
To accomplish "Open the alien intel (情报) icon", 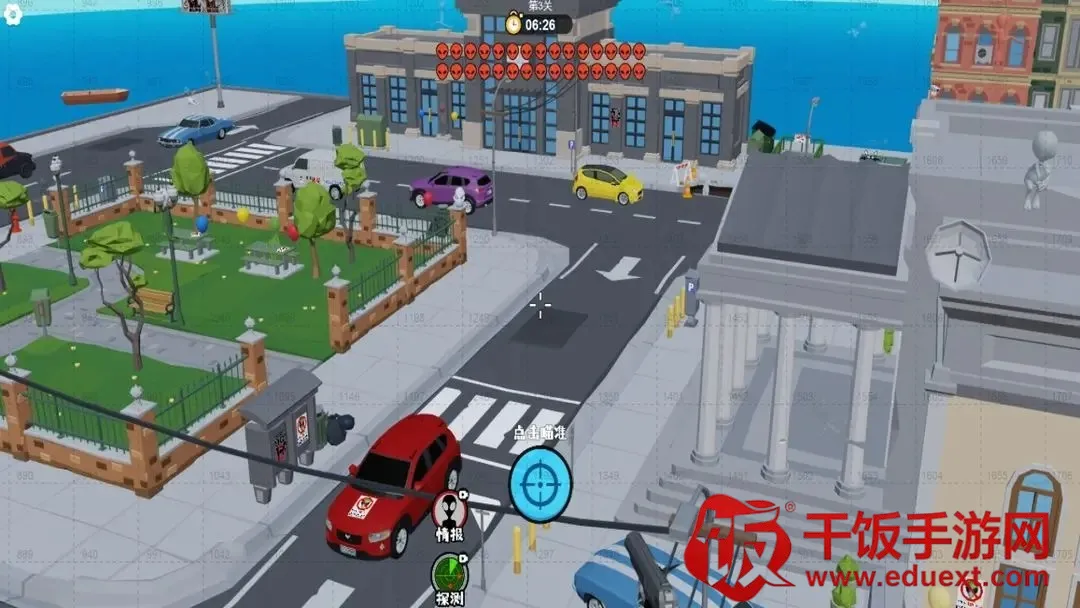I will (449, 511).
